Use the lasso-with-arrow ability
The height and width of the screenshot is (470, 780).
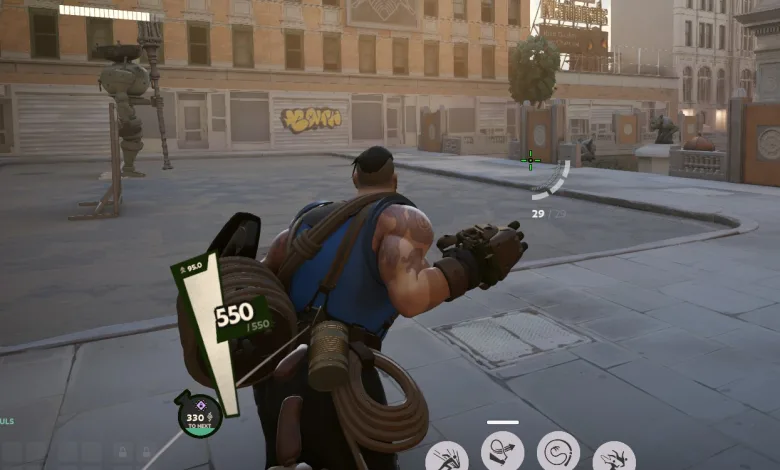[502, 451]
